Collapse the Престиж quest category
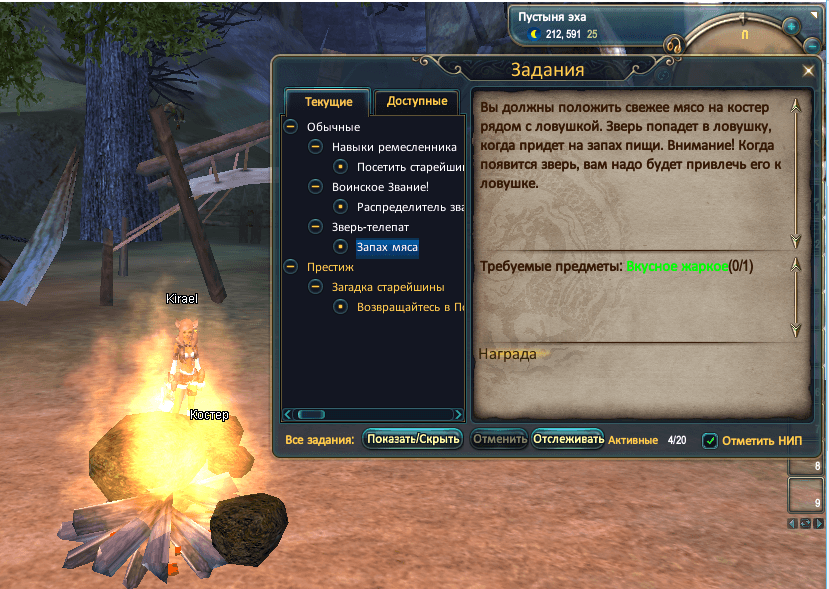This screenshot has width=829, height=589. pos(290,267)
